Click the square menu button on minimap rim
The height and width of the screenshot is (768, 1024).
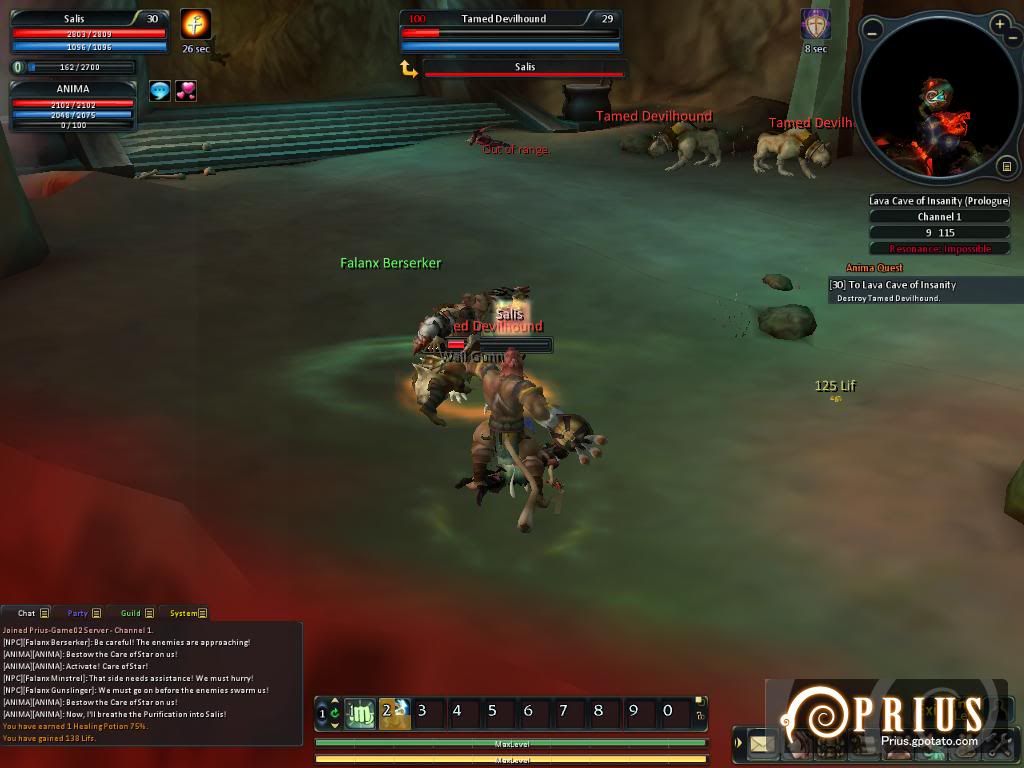(x=1007, y=166)
